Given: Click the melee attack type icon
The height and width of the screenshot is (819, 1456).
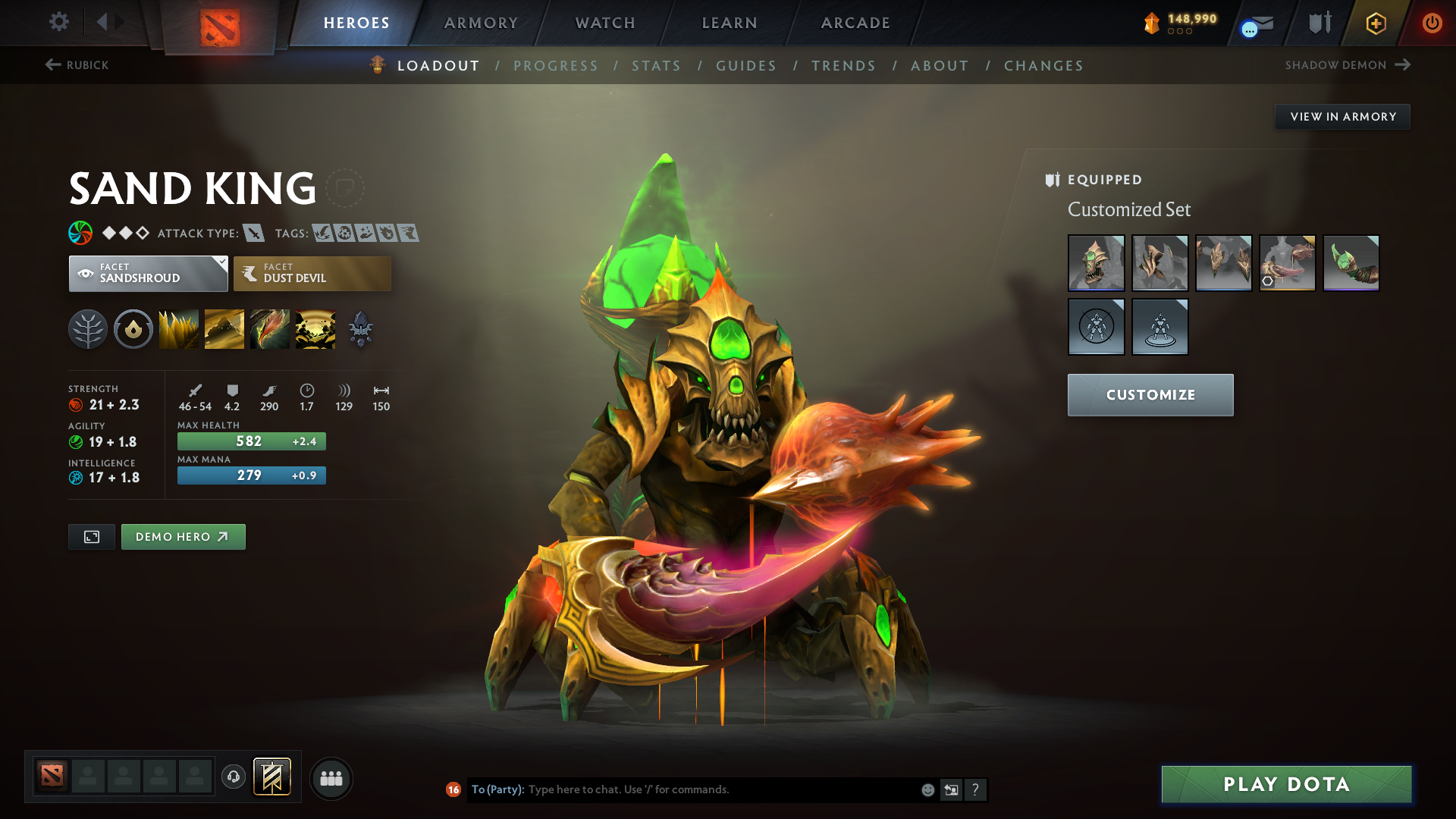Looking at the screenshot, I should point(253,234).
